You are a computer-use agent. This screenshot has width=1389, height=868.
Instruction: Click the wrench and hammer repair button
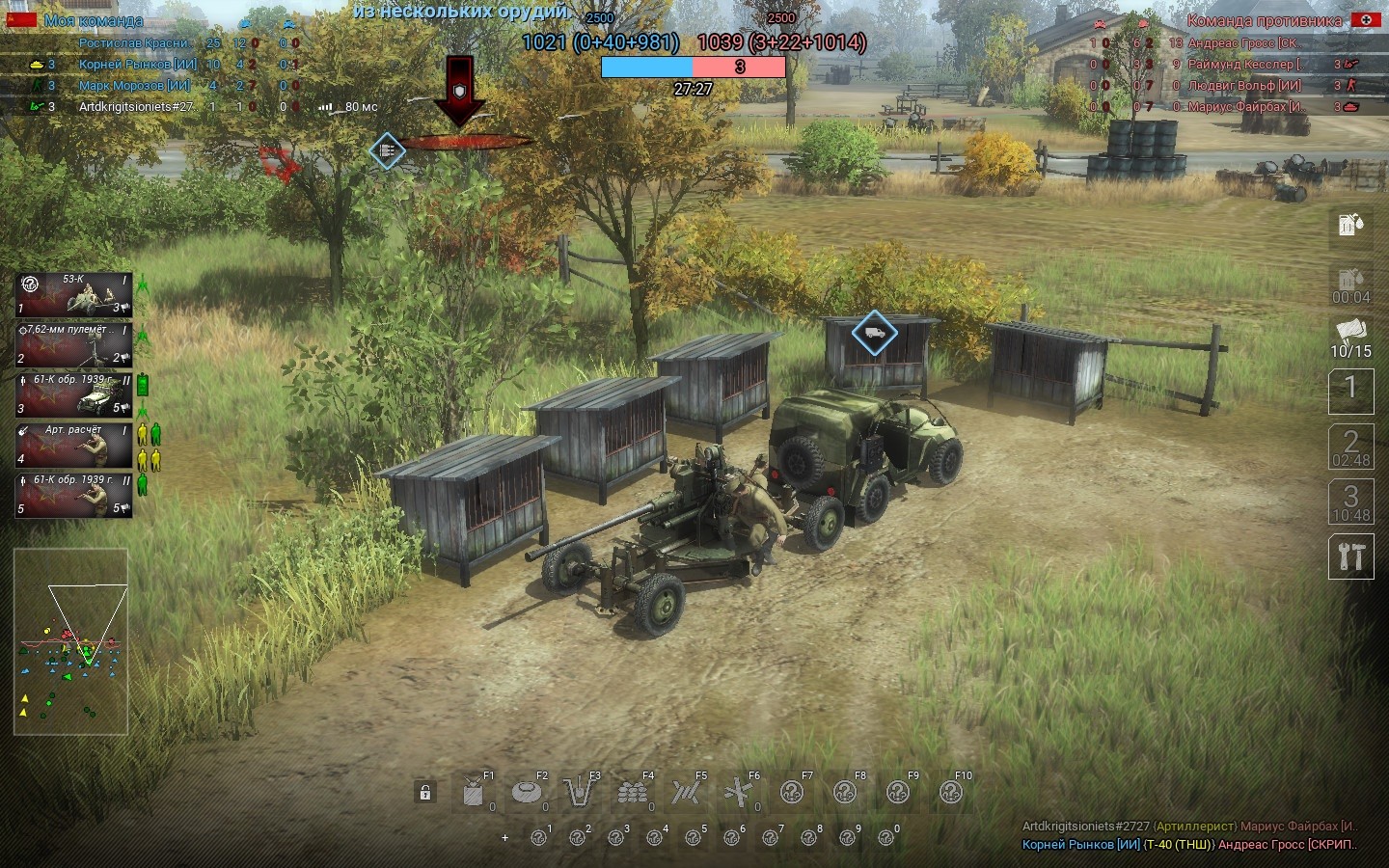coord(1350,556)
